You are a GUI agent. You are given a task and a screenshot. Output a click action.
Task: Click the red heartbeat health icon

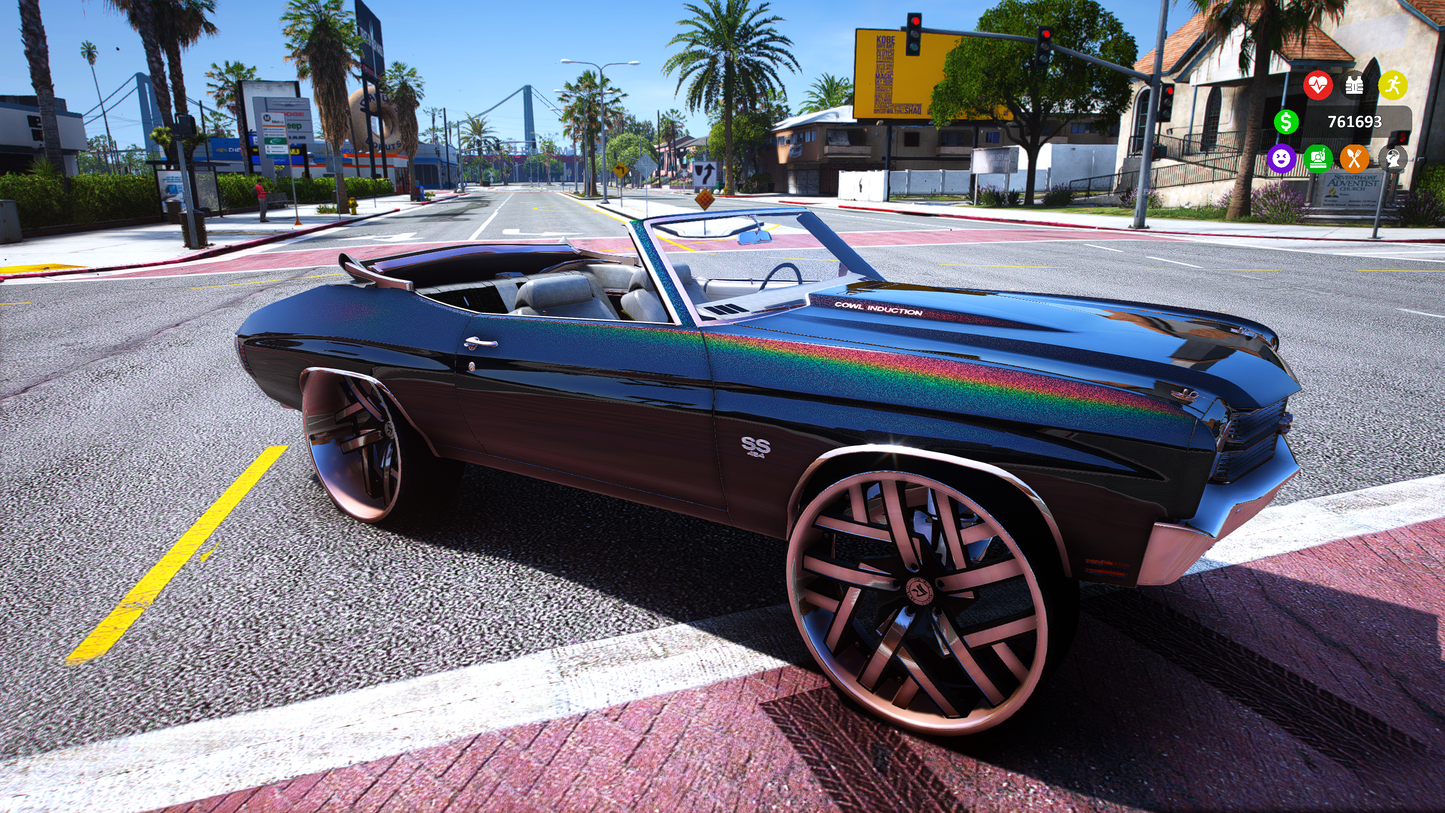1318,85
